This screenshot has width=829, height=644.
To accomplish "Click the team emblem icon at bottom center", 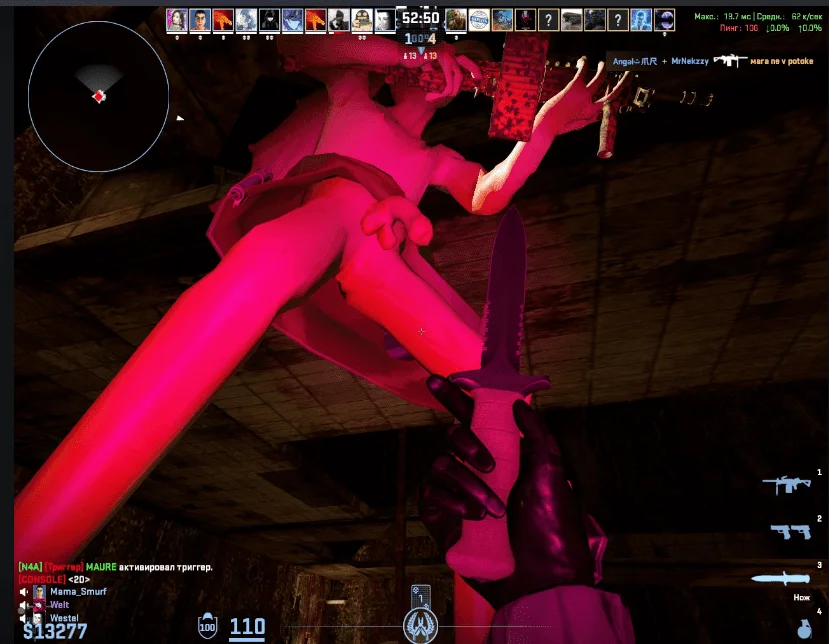I will click(420, 625).
